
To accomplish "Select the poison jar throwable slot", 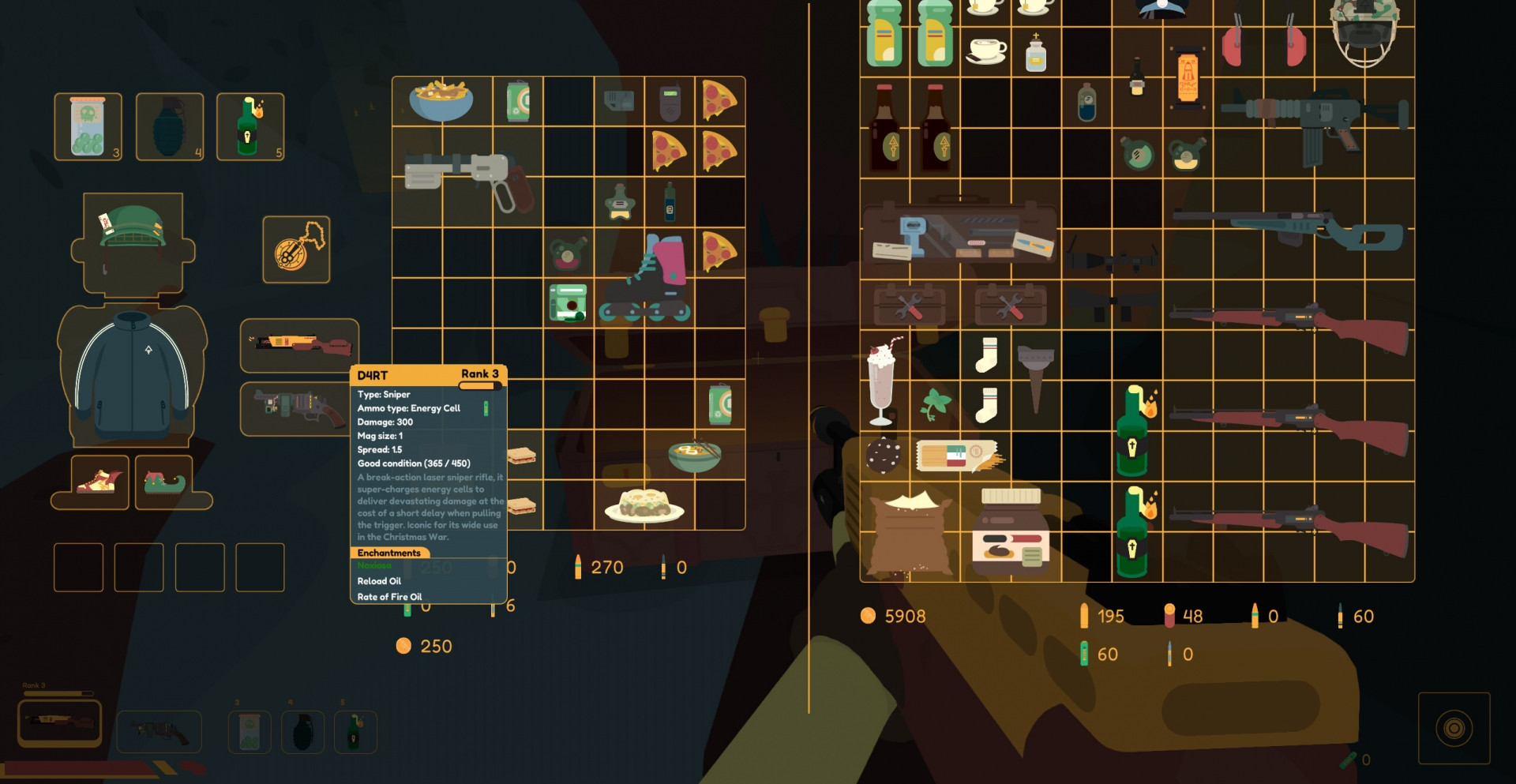I will (88, 126).
